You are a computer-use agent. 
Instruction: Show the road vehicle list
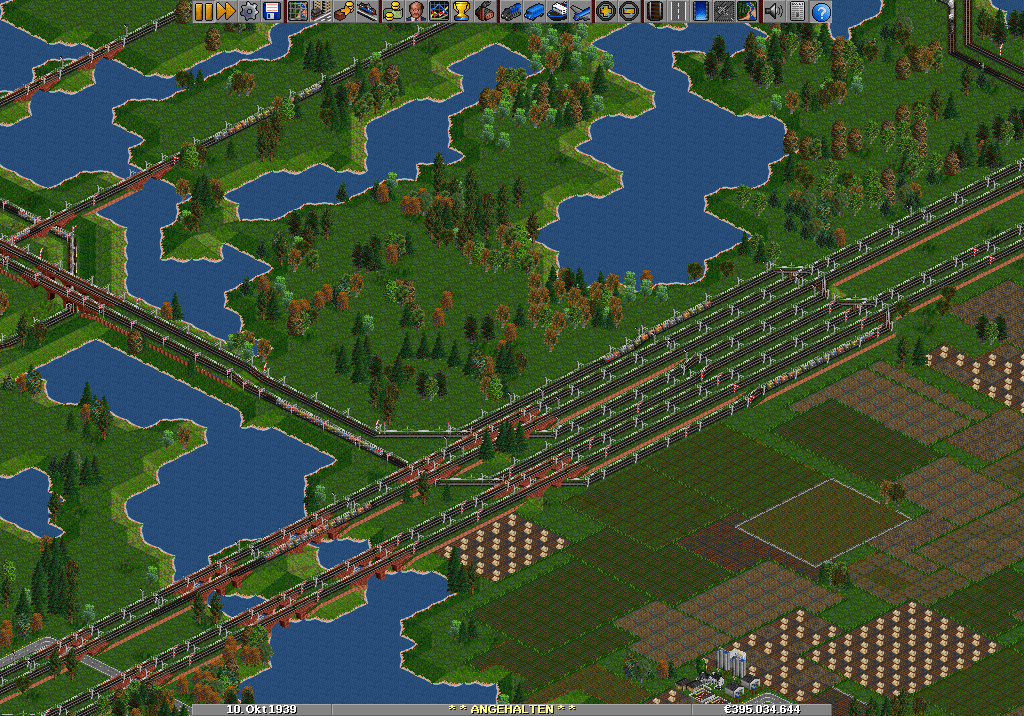[534, 11]
